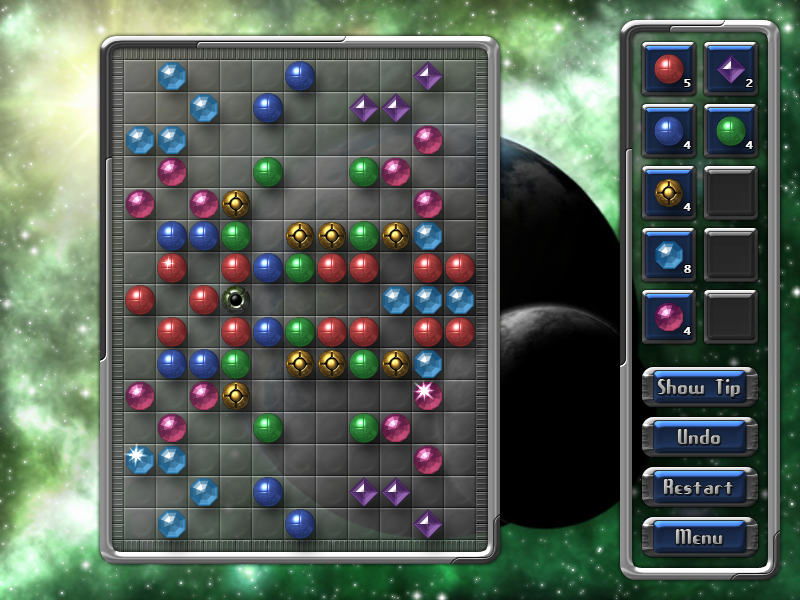Pick the pink sphere counter slot
The height and width of the screenshot is (600, 800).
pos(668,317)
